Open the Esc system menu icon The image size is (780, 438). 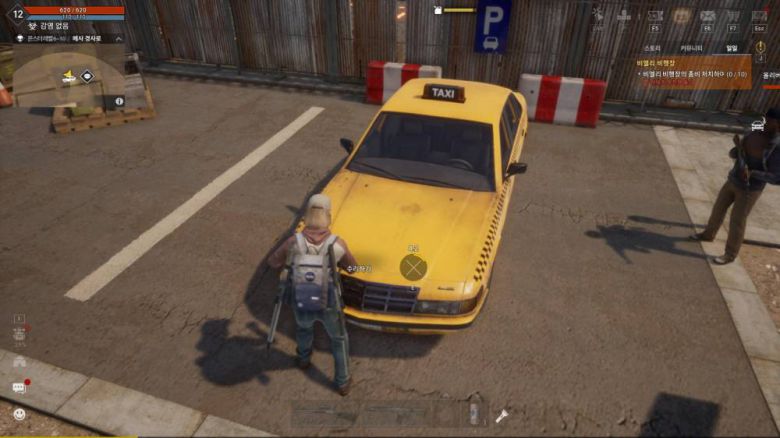[760, 16]
